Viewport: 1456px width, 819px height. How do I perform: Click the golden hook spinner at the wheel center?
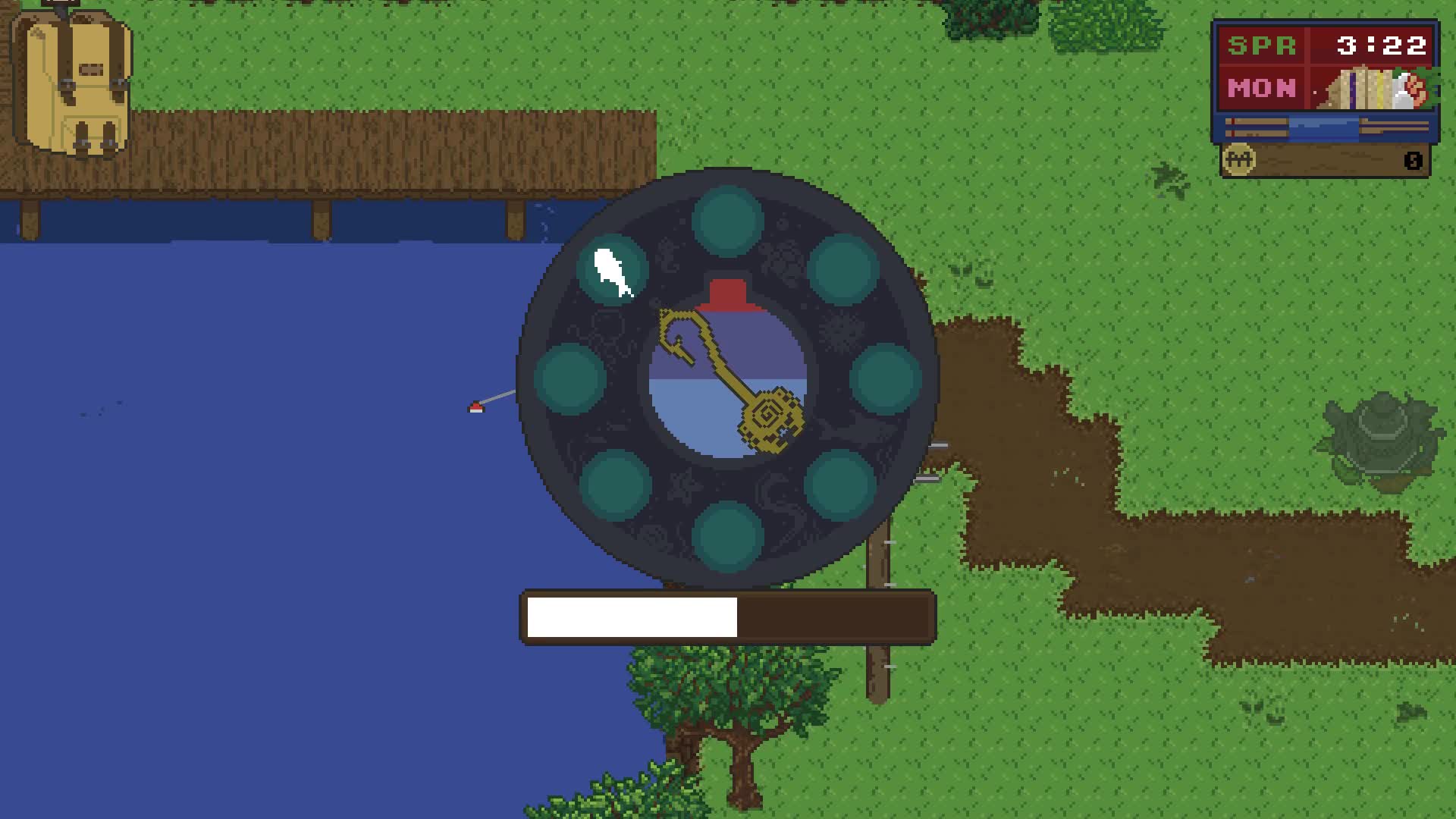[728, 375]
